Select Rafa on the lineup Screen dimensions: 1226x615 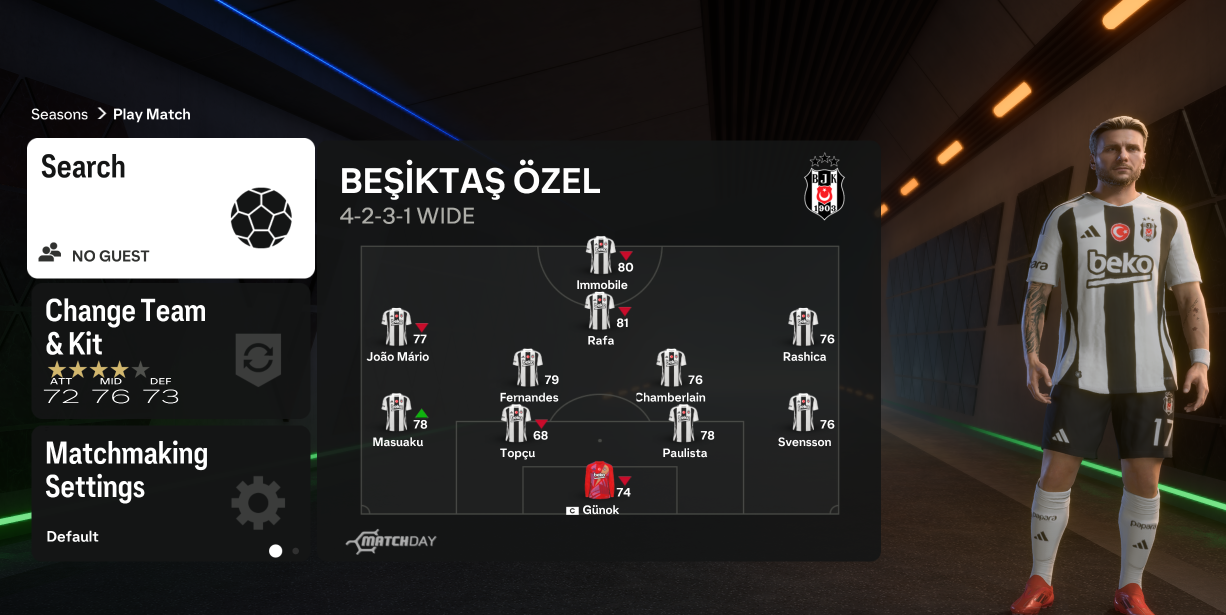600,312
